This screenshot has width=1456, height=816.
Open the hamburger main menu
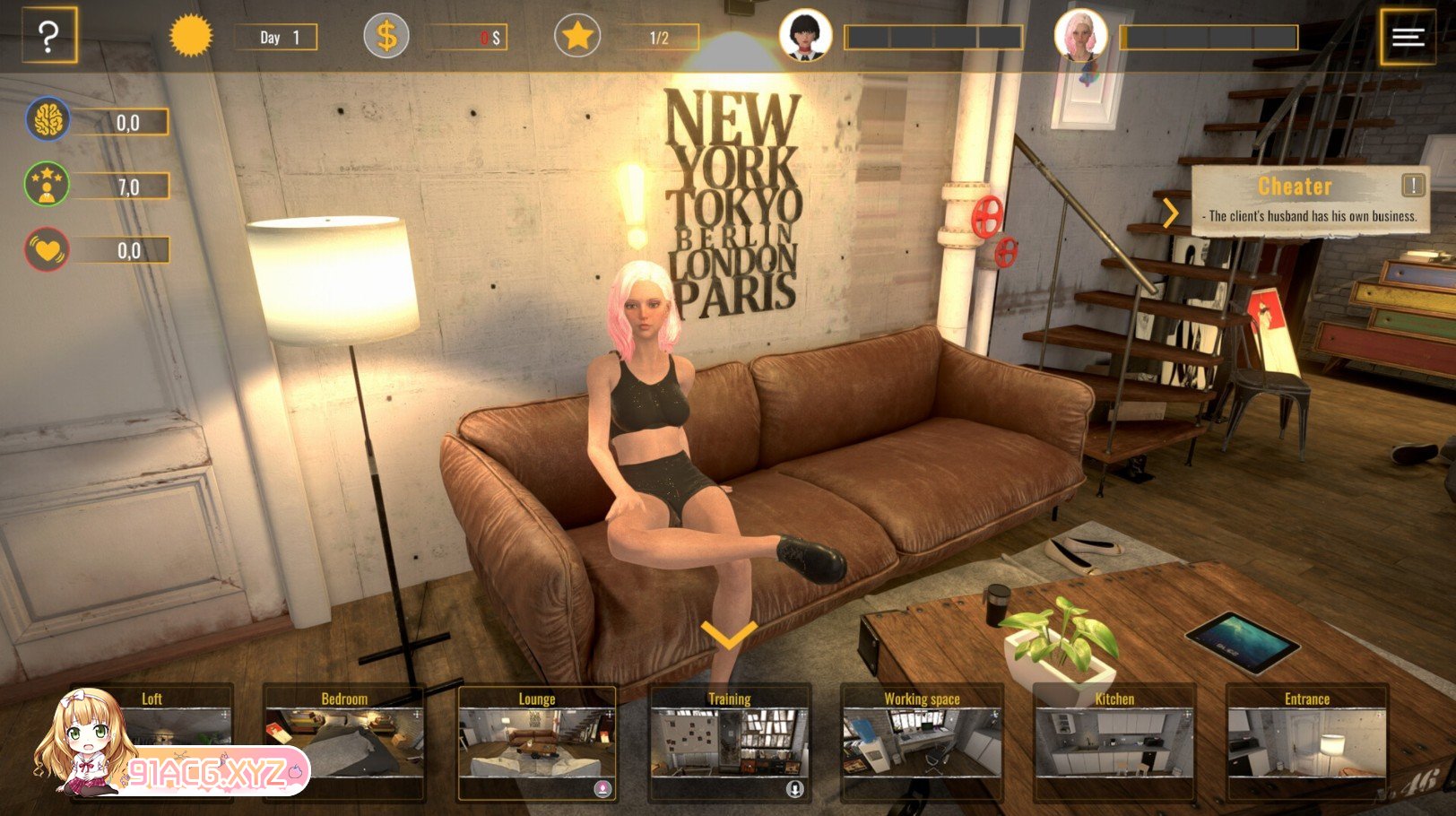click(1408, 37)
